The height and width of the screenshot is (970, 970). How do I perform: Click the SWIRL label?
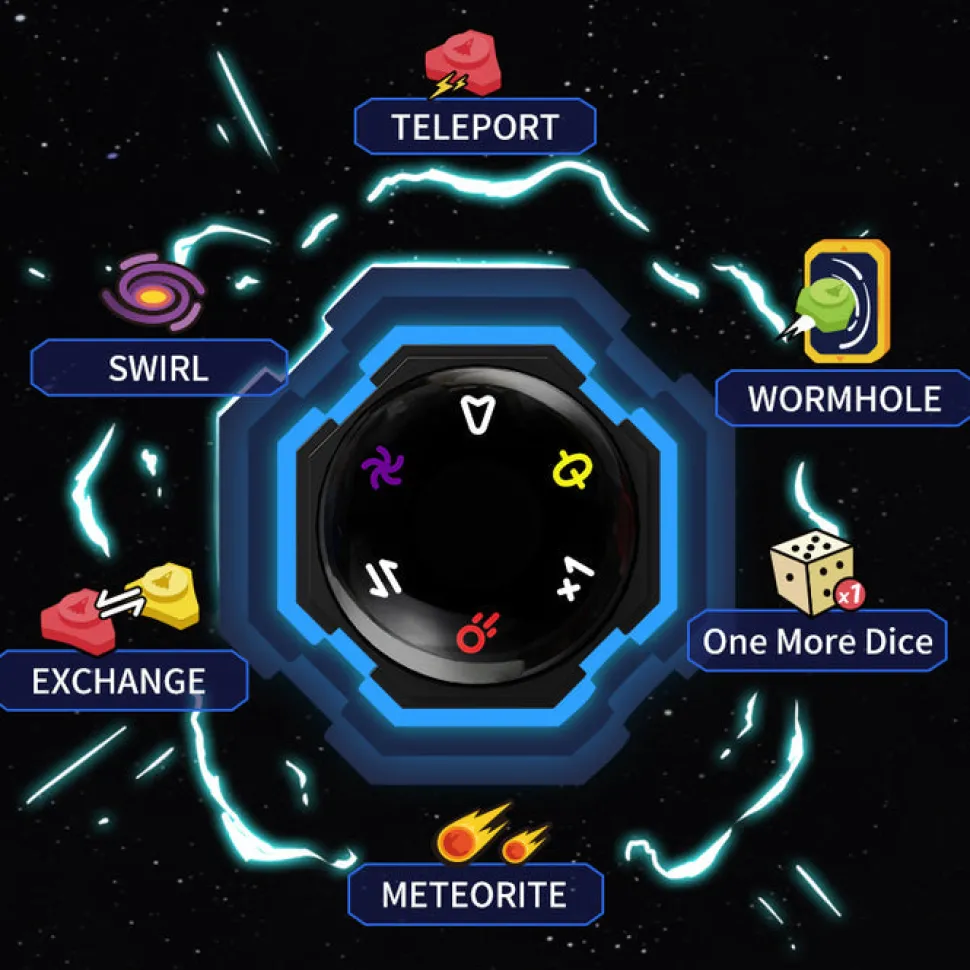pyautogui.click(x=159, y=368)
